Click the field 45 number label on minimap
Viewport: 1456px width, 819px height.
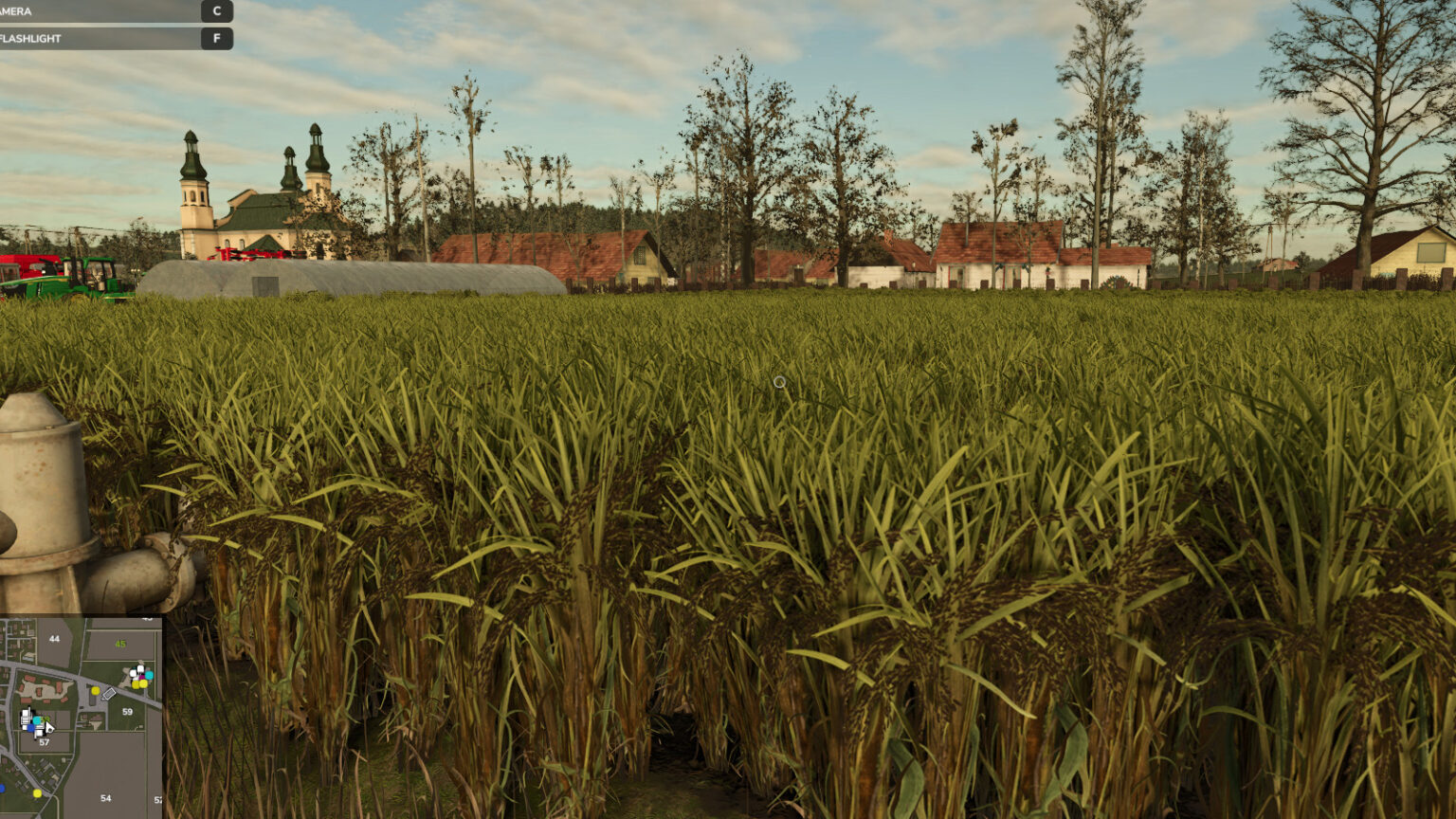pos(119,644)
